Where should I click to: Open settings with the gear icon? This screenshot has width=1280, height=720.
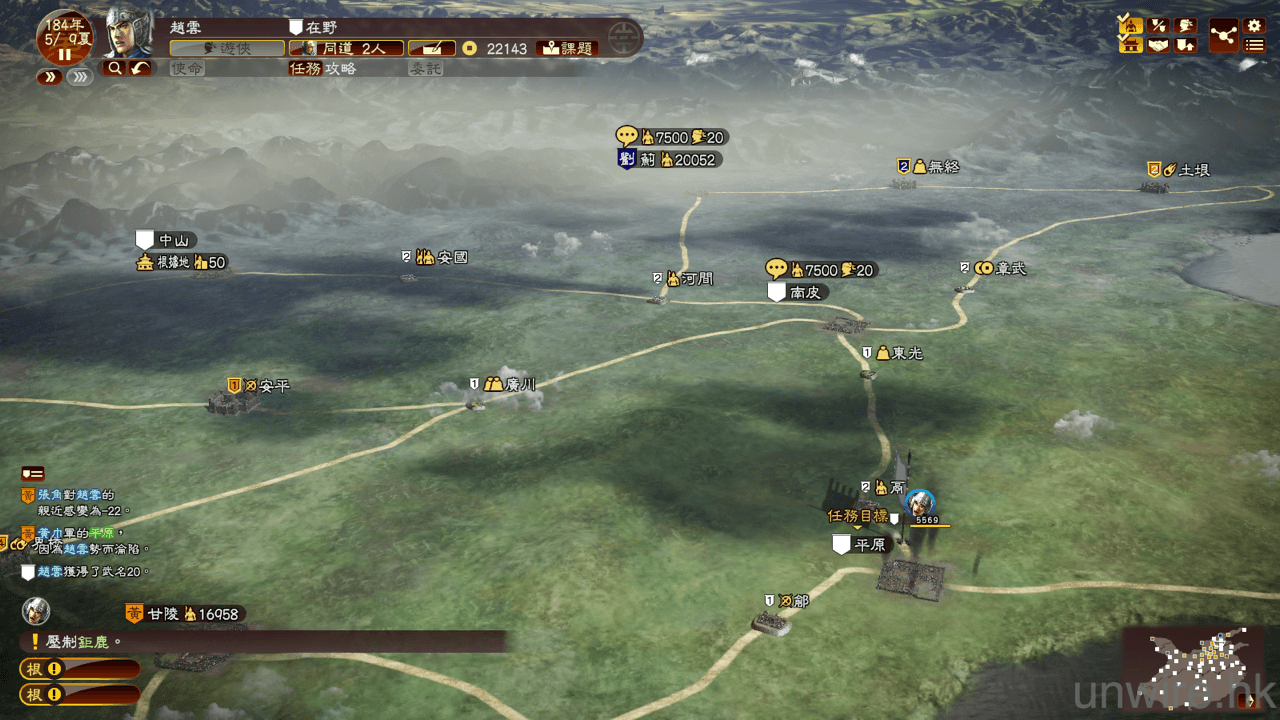[x=1254, y=25]
